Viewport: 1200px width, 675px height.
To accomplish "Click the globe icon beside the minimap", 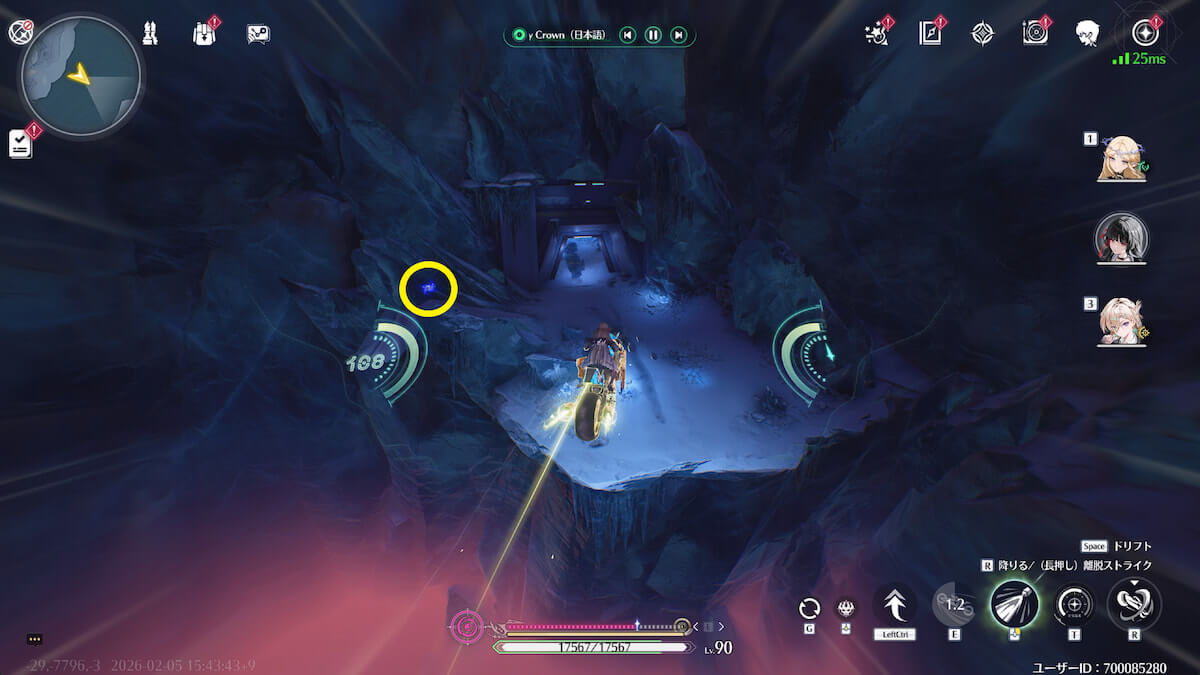I will [19, 32].
